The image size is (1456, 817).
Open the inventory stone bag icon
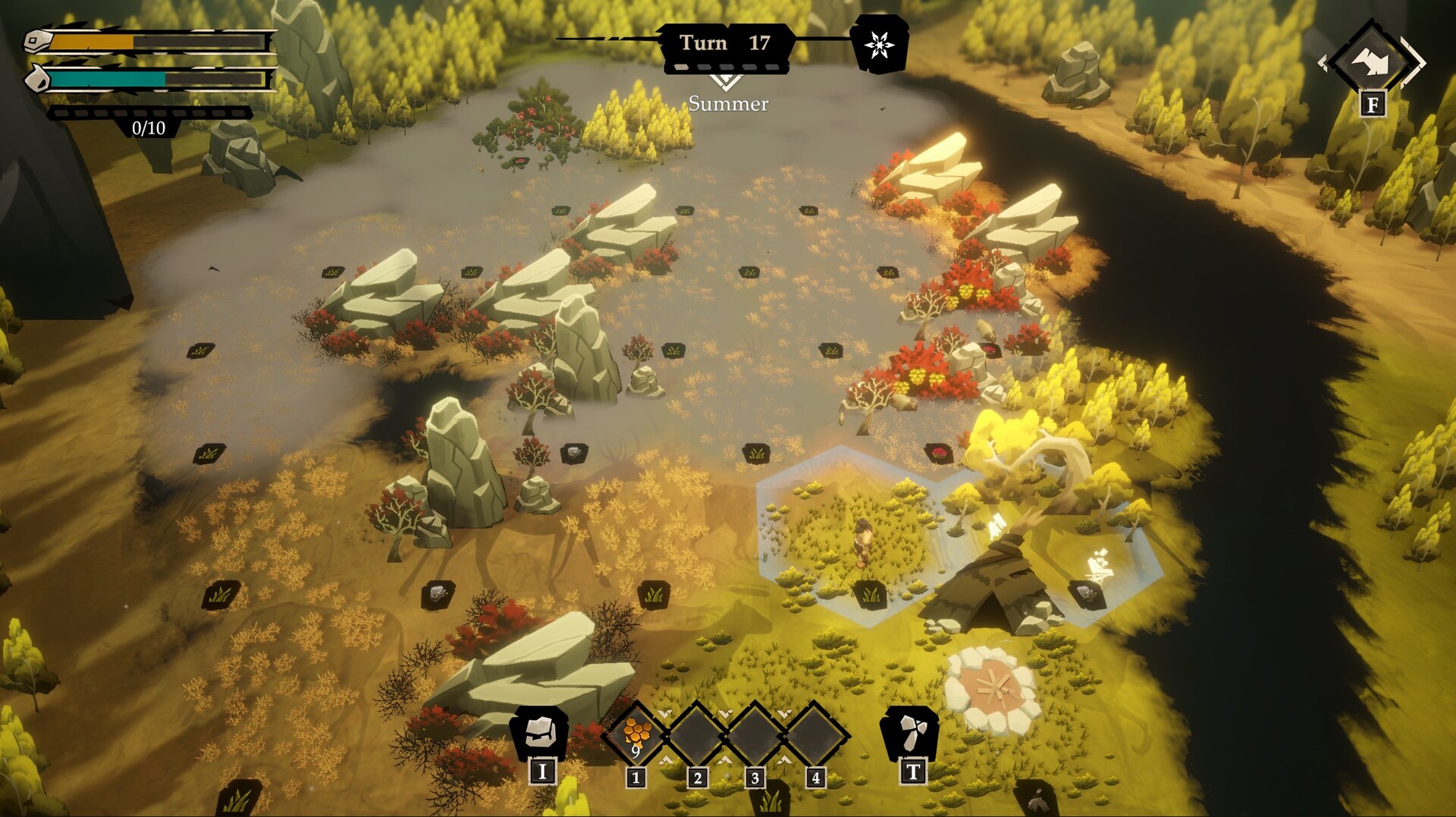coord(541,732)
